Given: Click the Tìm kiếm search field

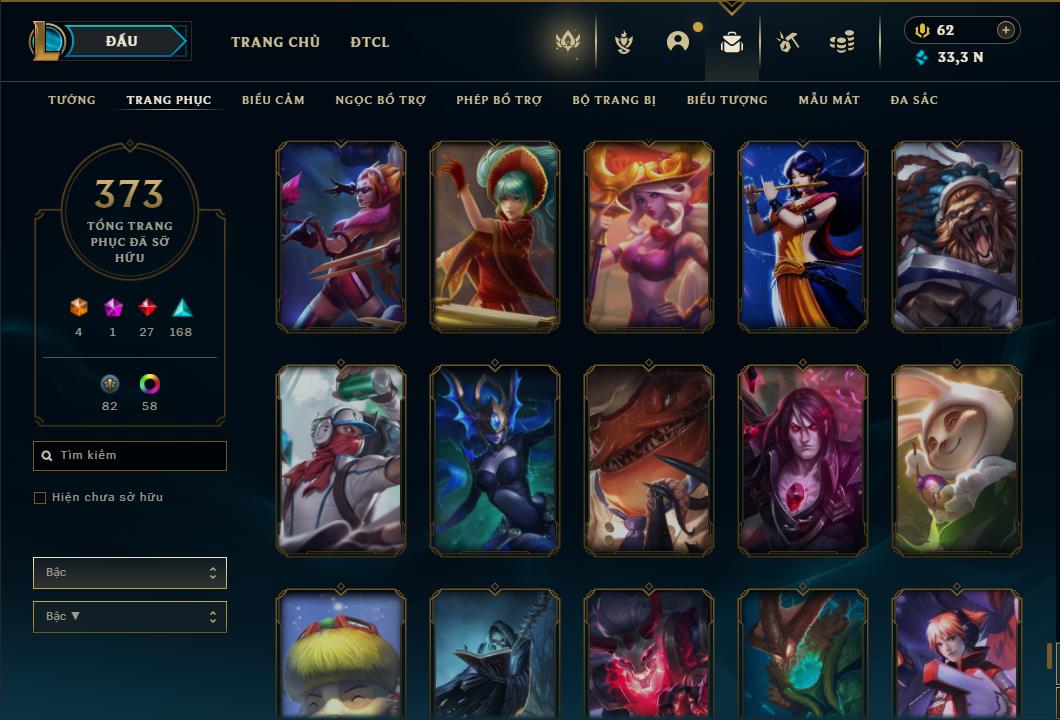Looking at the screenshot, I should click(x=130, y=456).
